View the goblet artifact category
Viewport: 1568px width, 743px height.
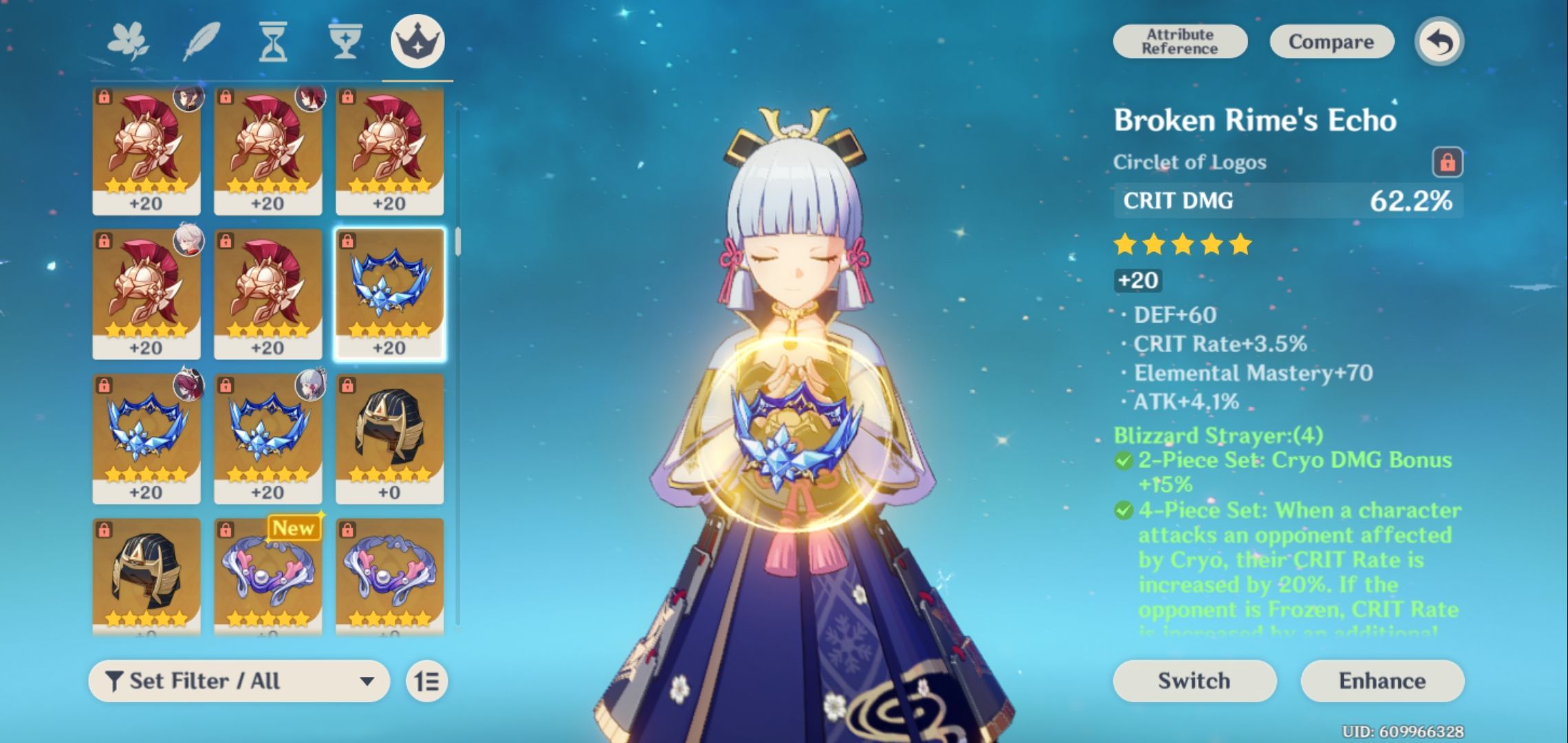click(x=344, y=40)
